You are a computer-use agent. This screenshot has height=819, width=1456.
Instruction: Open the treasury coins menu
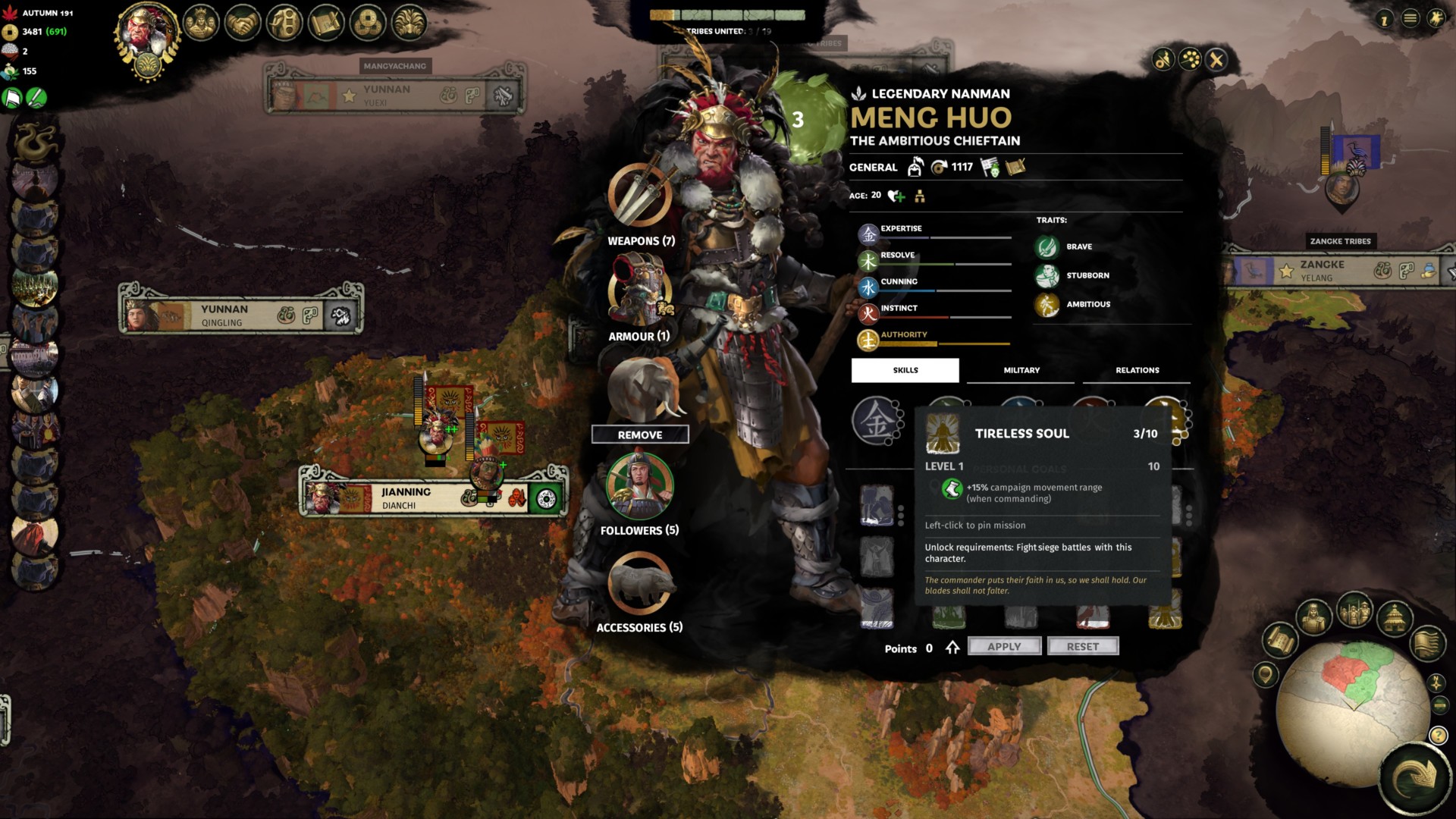click(368, 24)
